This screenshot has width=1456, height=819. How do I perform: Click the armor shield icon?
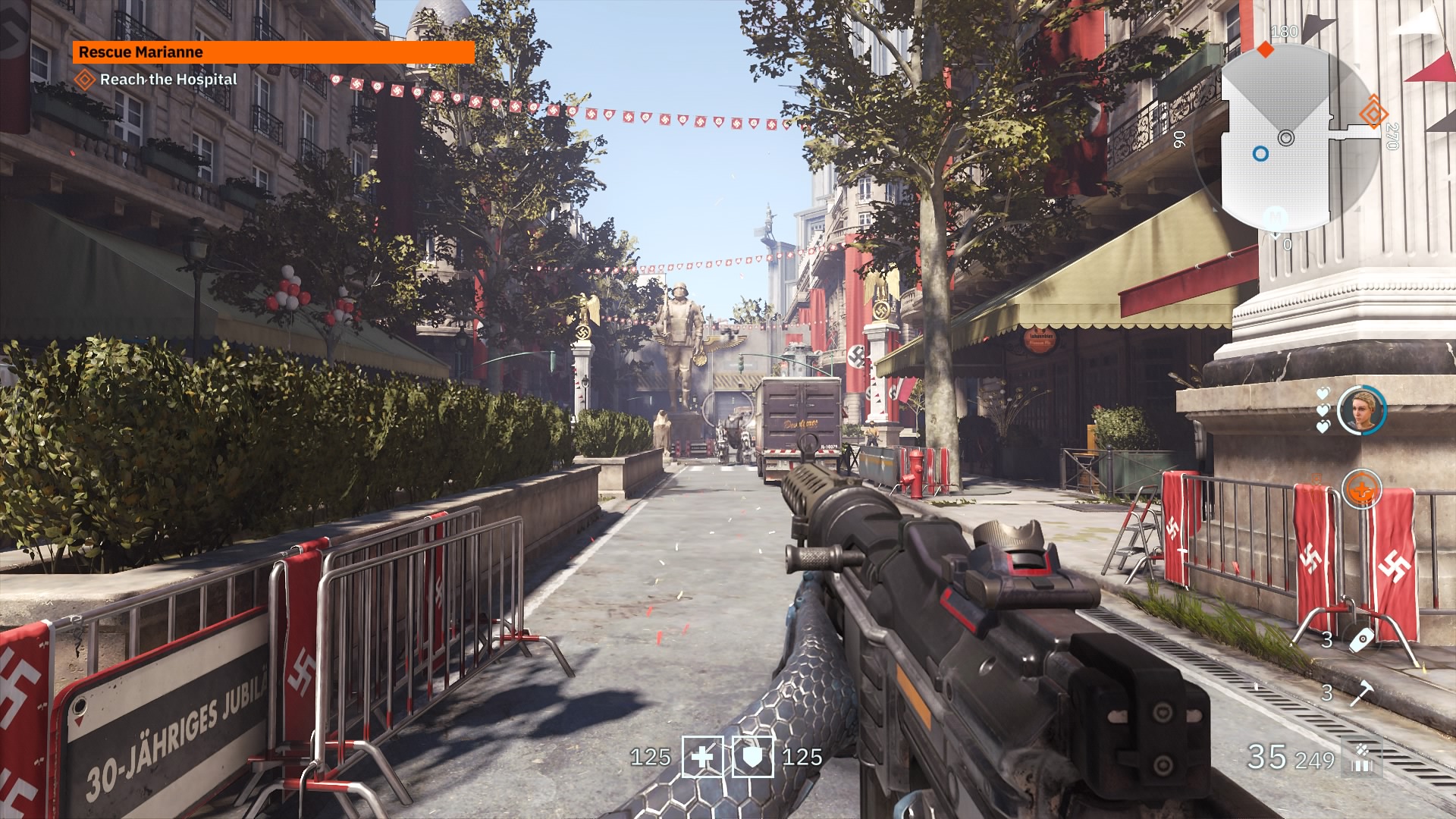pos(752,757)
